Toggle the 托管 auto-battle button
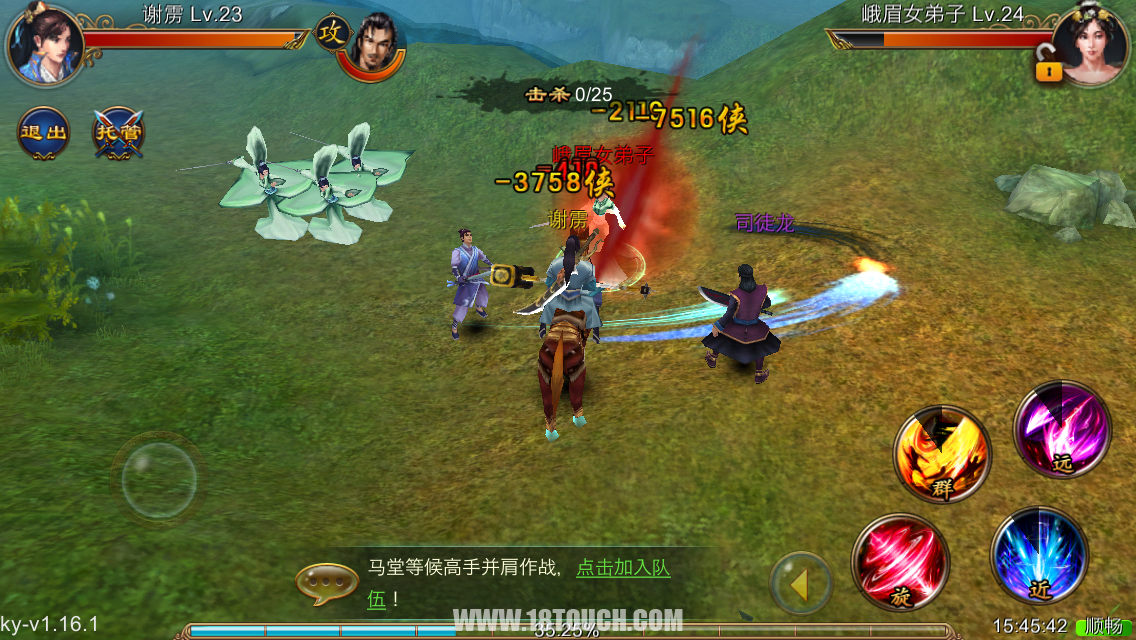Image resolution: width=1136 pixels, height=640 pixels. coord(119,133)
